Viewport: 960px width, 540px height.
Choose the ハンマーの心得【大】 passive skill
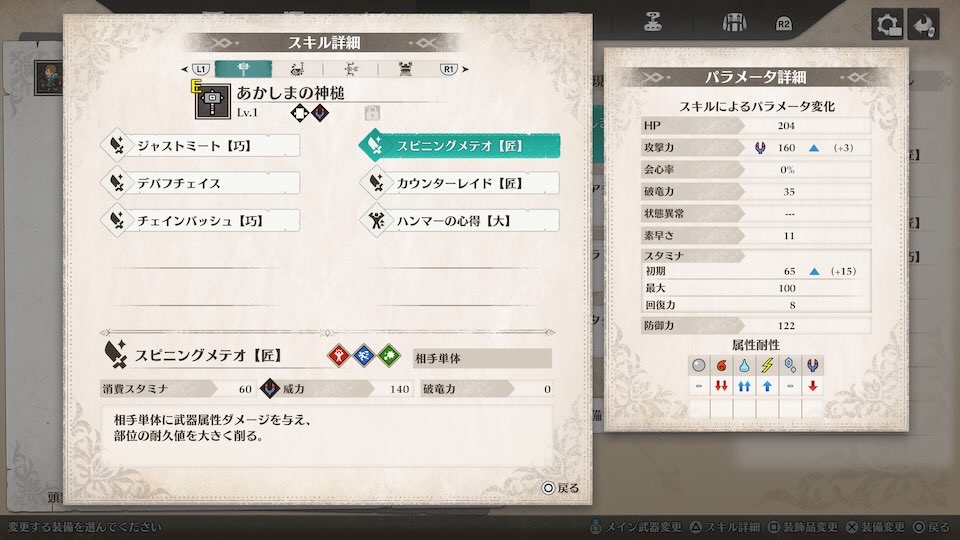(x=458, y=220)
